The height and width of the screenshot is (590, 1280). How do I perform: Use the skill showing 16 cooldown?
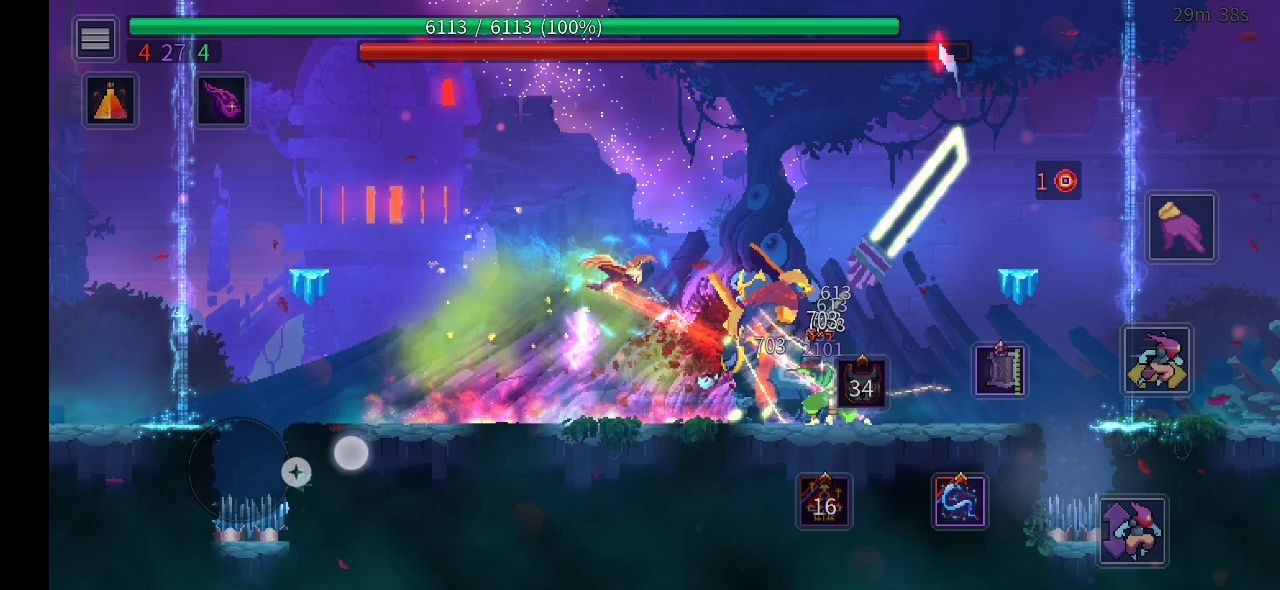824,501
